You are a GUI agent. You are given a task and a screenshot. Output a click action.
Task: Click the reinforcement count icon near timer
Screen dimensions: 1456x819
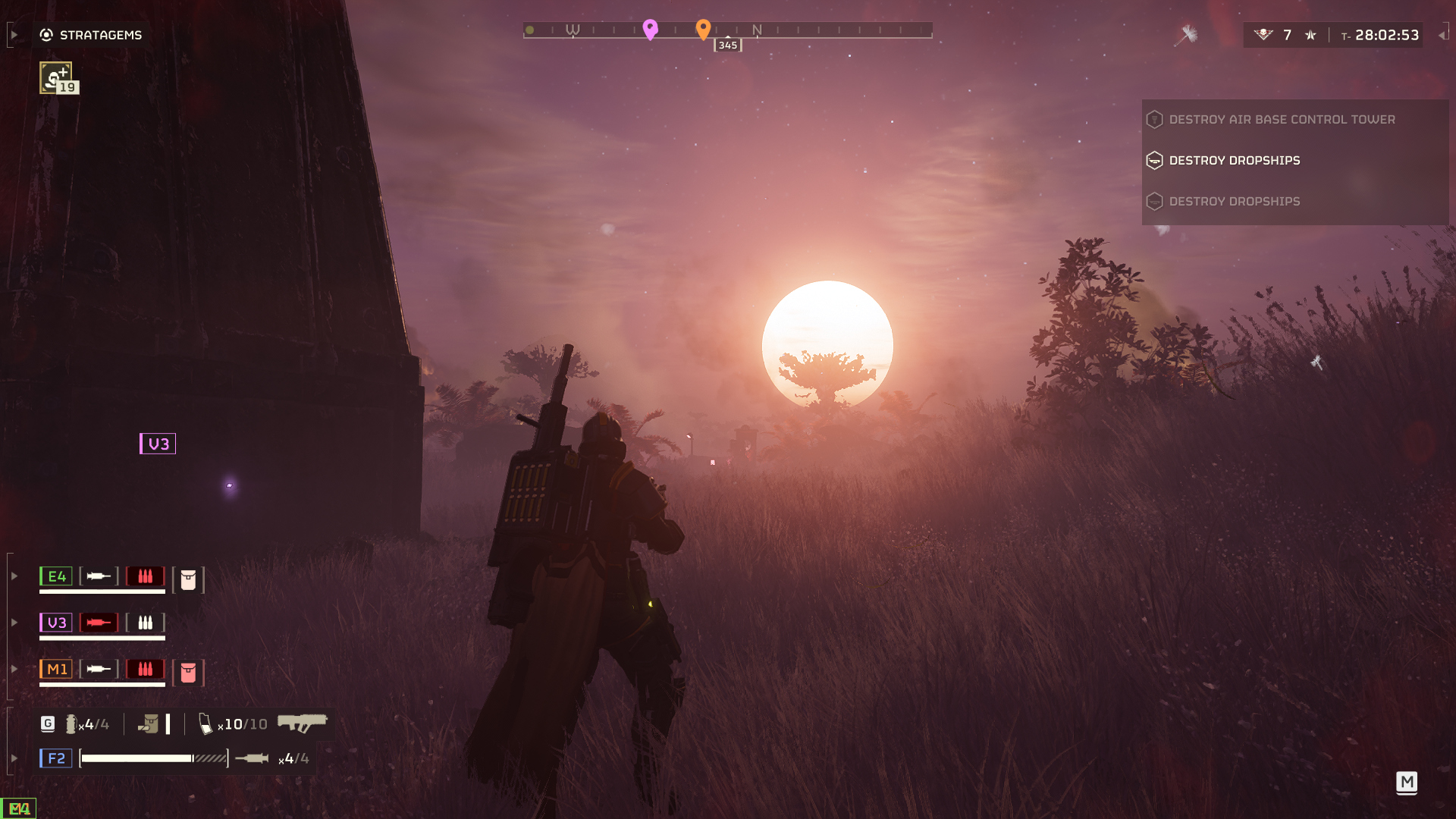1263,35
